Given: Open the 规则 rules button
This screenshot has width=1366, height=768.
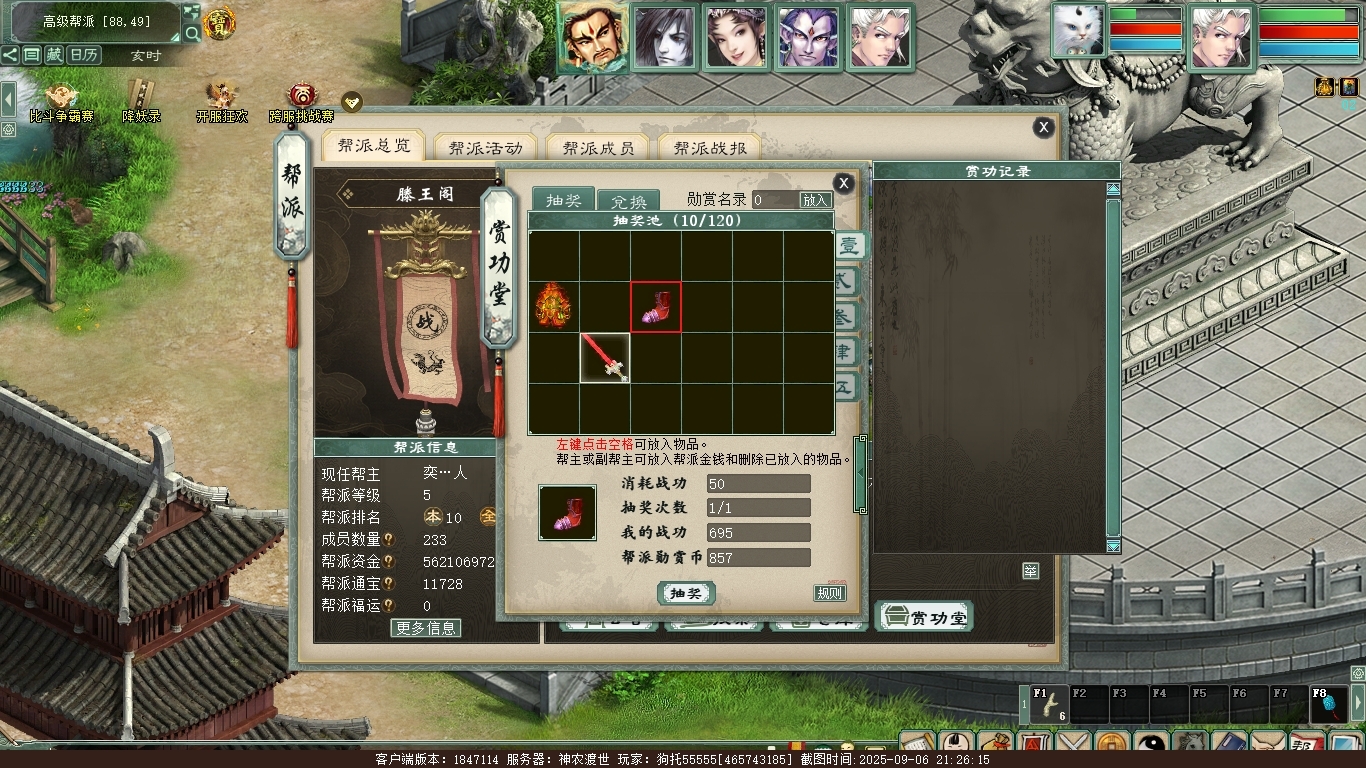Looking at the screenshot, I should coord(830,593).
